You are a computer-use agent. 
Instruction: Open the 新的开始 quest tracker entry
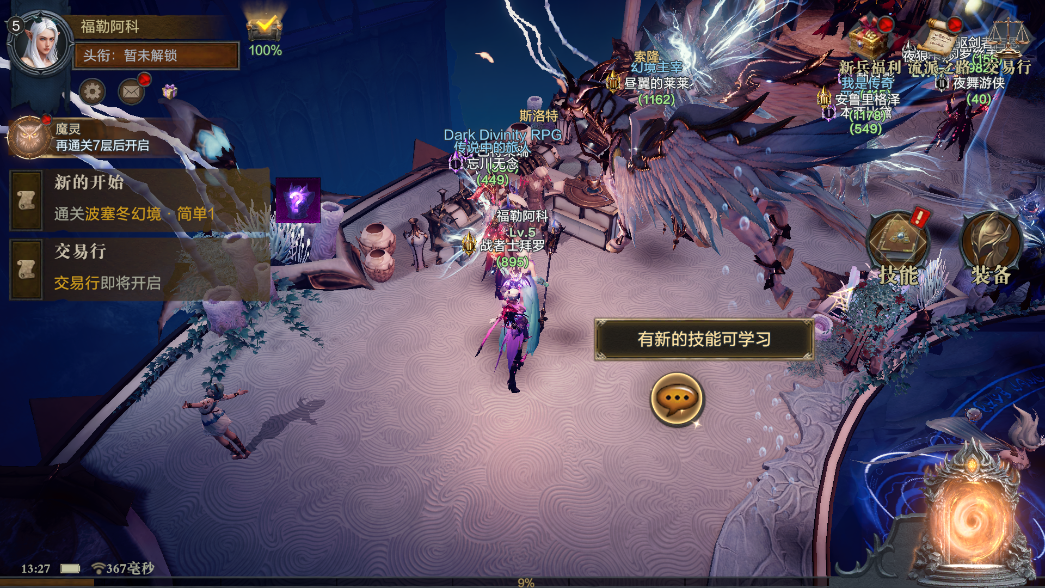tap(140, 198)
